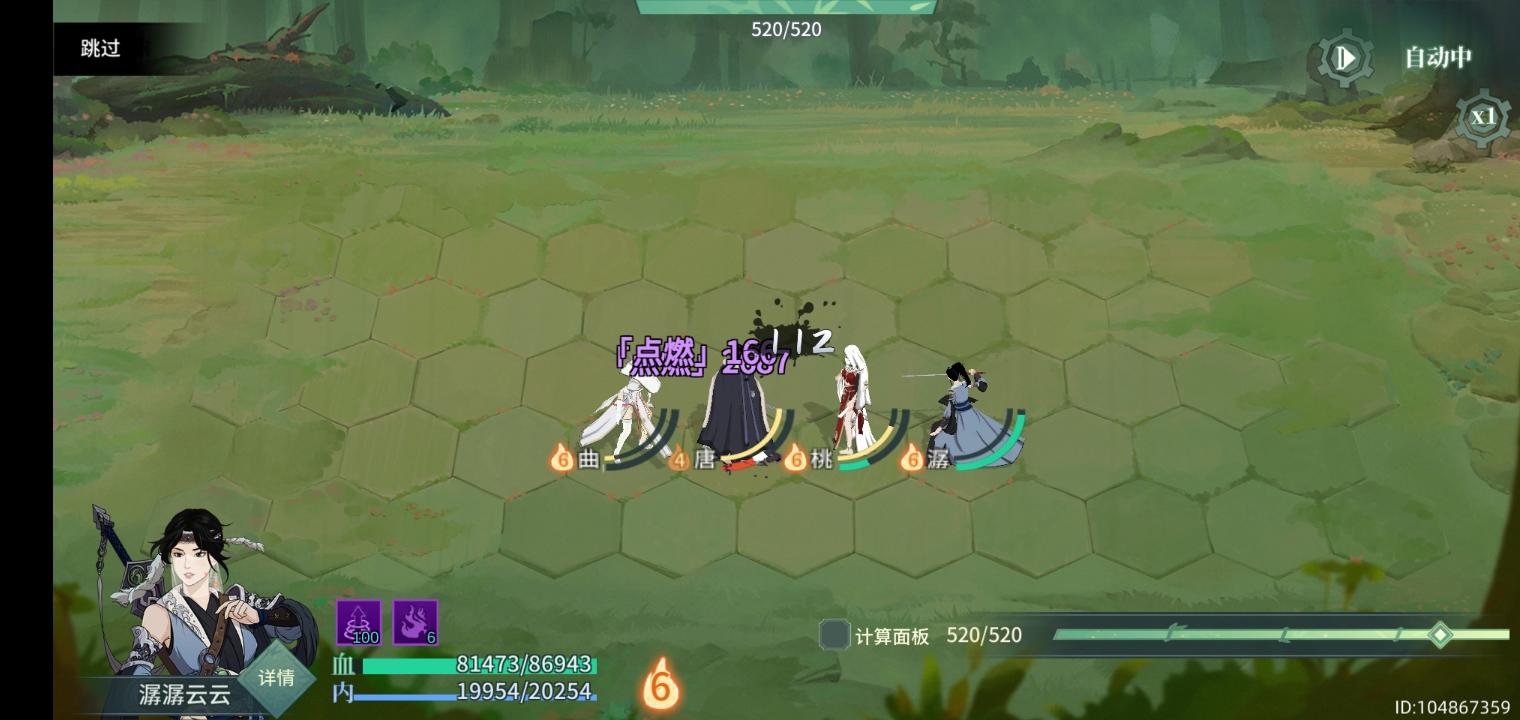Click the x1 battle speed gear icon
Image resolution: width=1520 pixels, height=720 pixels.
1484,118
